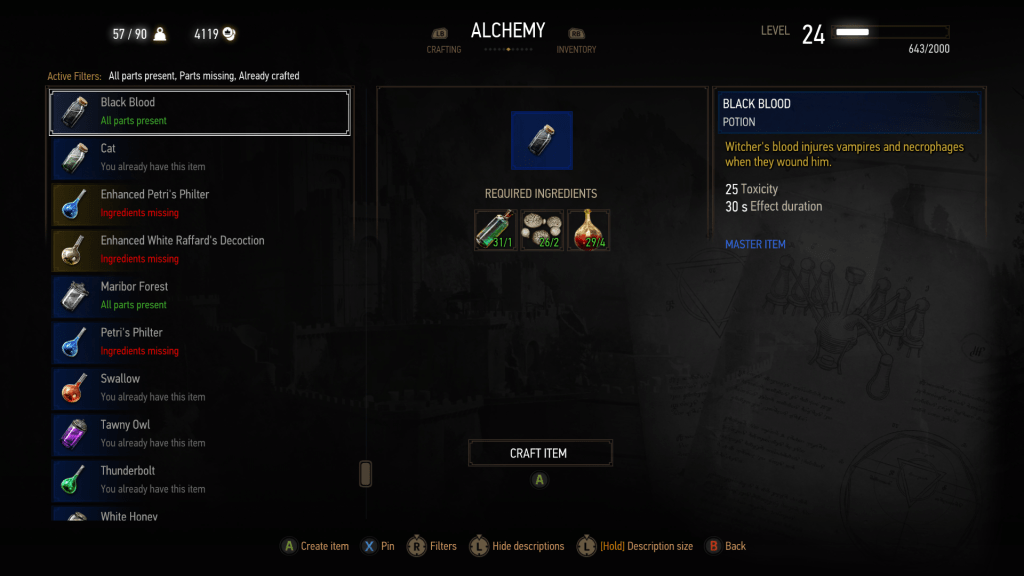Click the red flask ingredient slot
The width and height of the screenshot is (1024, 576).
click(x=588, y=230)
